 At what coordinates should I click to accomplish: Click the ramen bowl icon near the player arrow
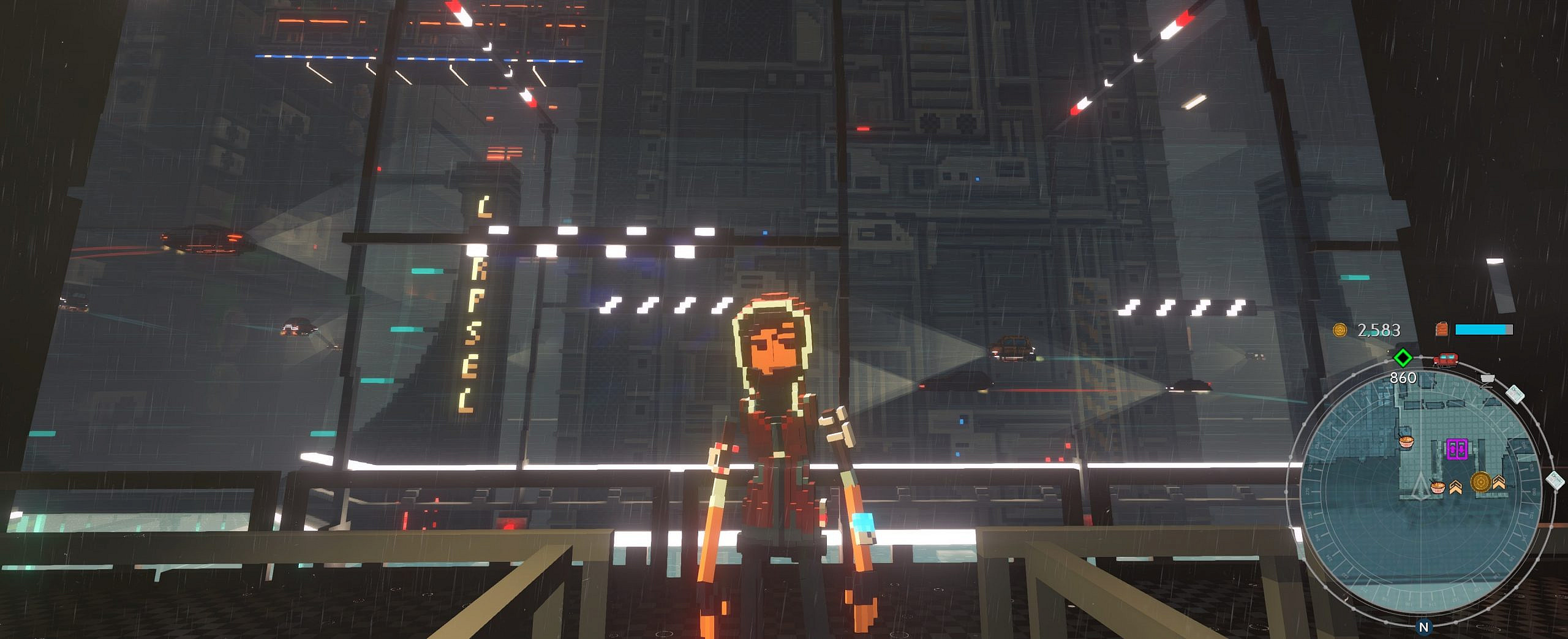click(x=1437, y=486)
